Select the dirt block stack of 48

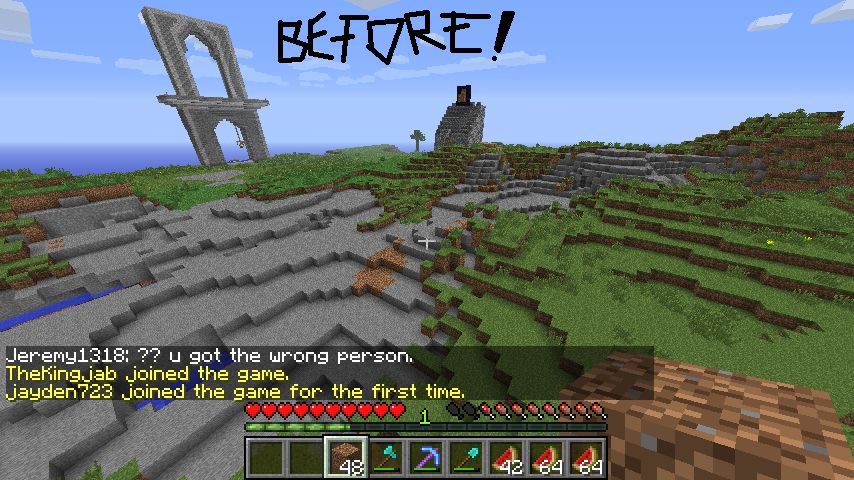pyautogui.click(x=346, y=457)
